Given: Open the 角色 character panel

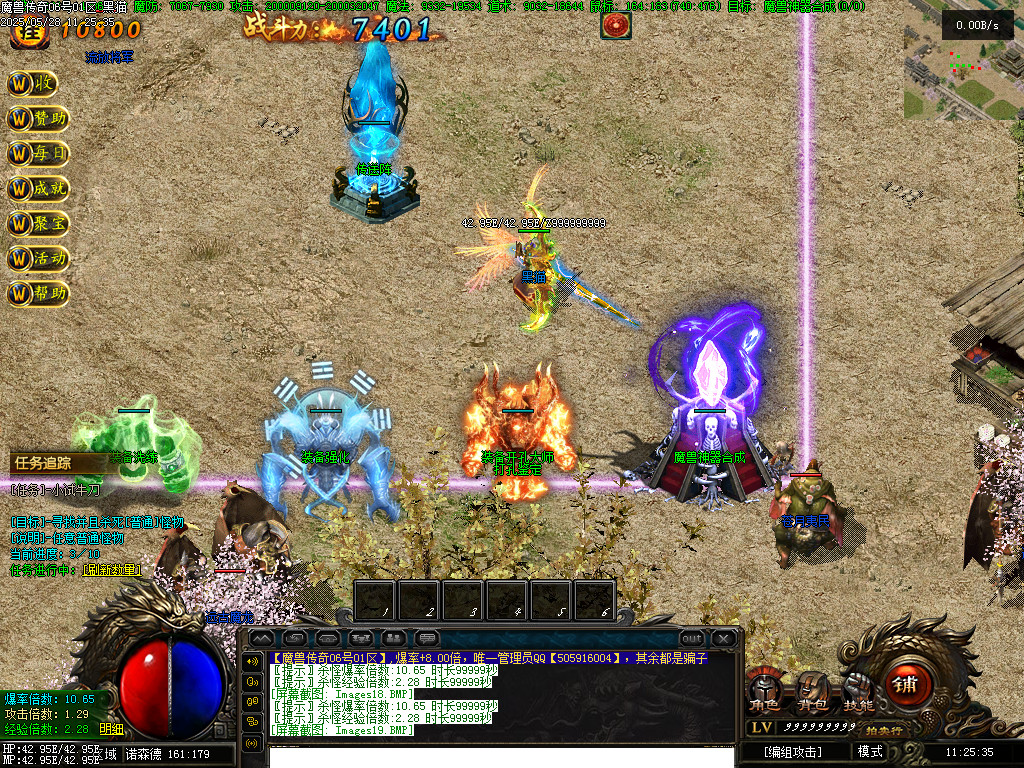Looking at the screenshot, I should click(x=764, y=692).
